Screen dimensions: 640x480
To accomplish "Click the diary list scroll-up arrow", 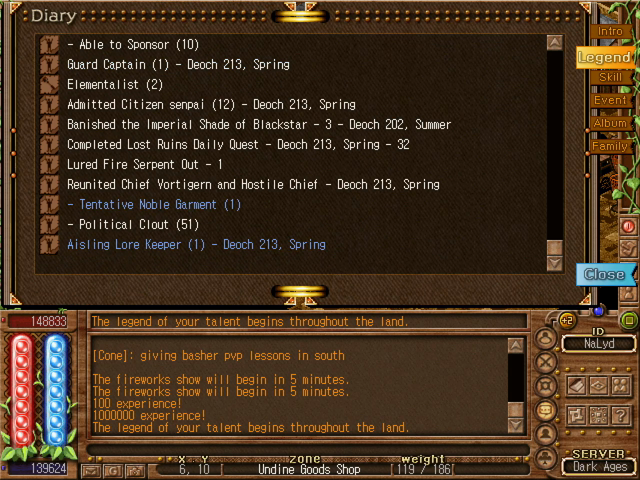I will point(555,43).
